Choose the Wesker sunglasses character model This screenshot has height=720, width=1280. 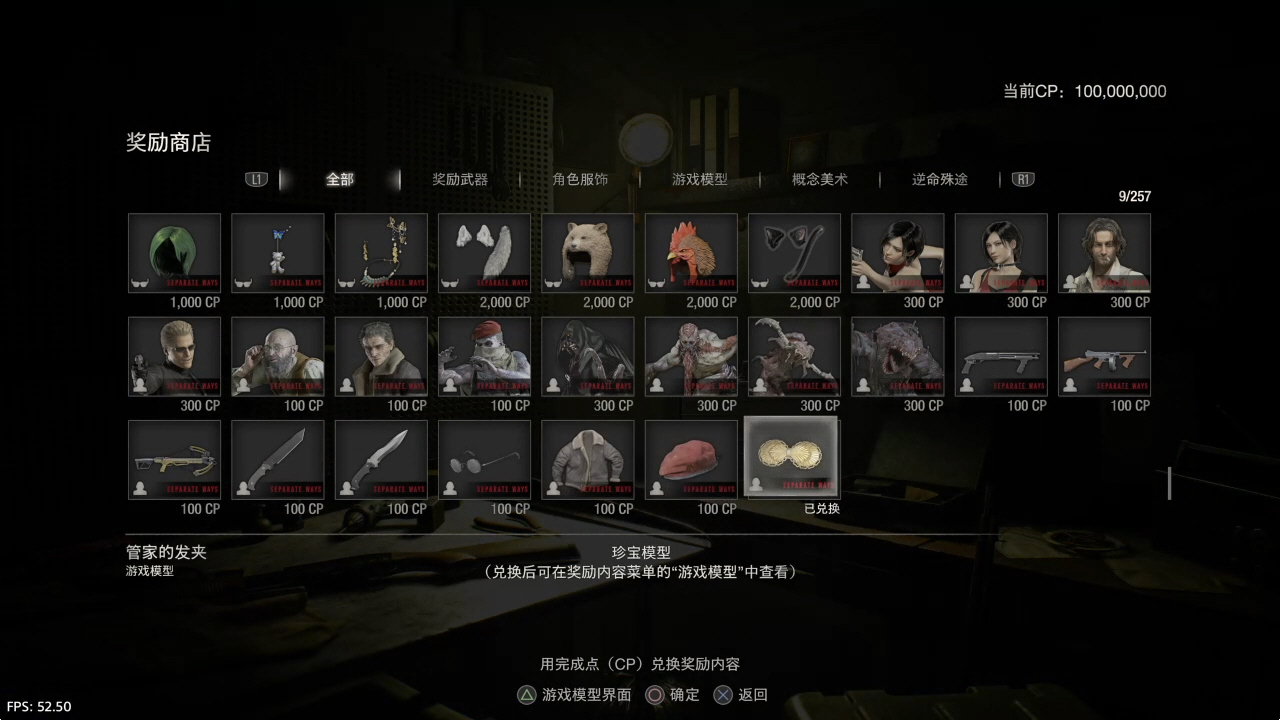click(x=174, y=357)
